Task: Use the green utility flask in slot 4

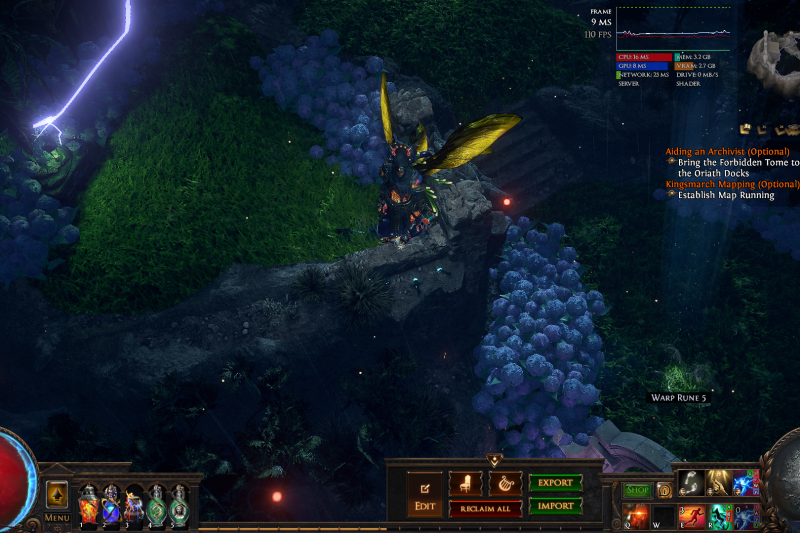Action: (157, 504)
